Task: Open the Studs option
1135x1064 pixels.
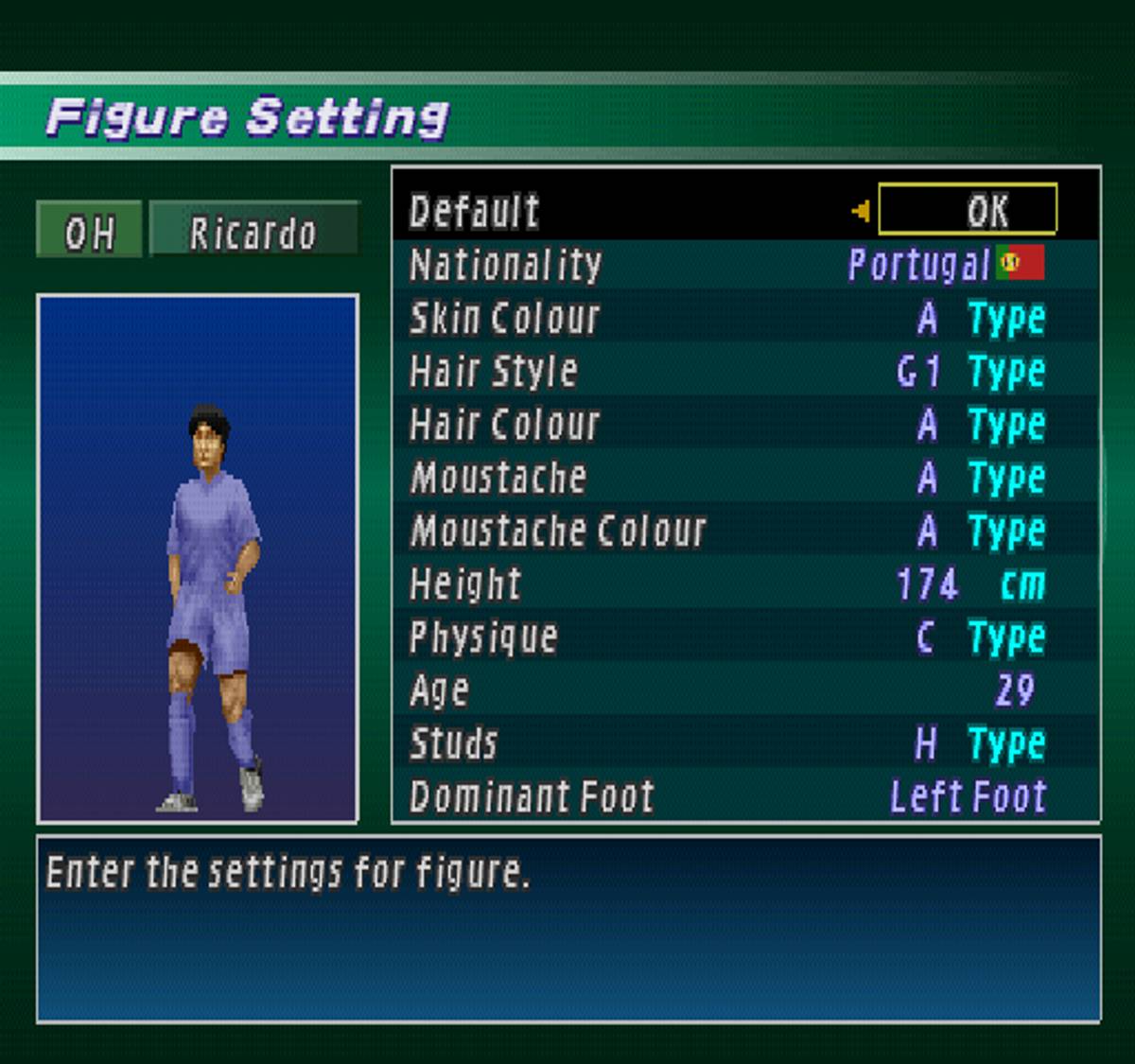Action: pyautogui.click(x=745, y=743)
